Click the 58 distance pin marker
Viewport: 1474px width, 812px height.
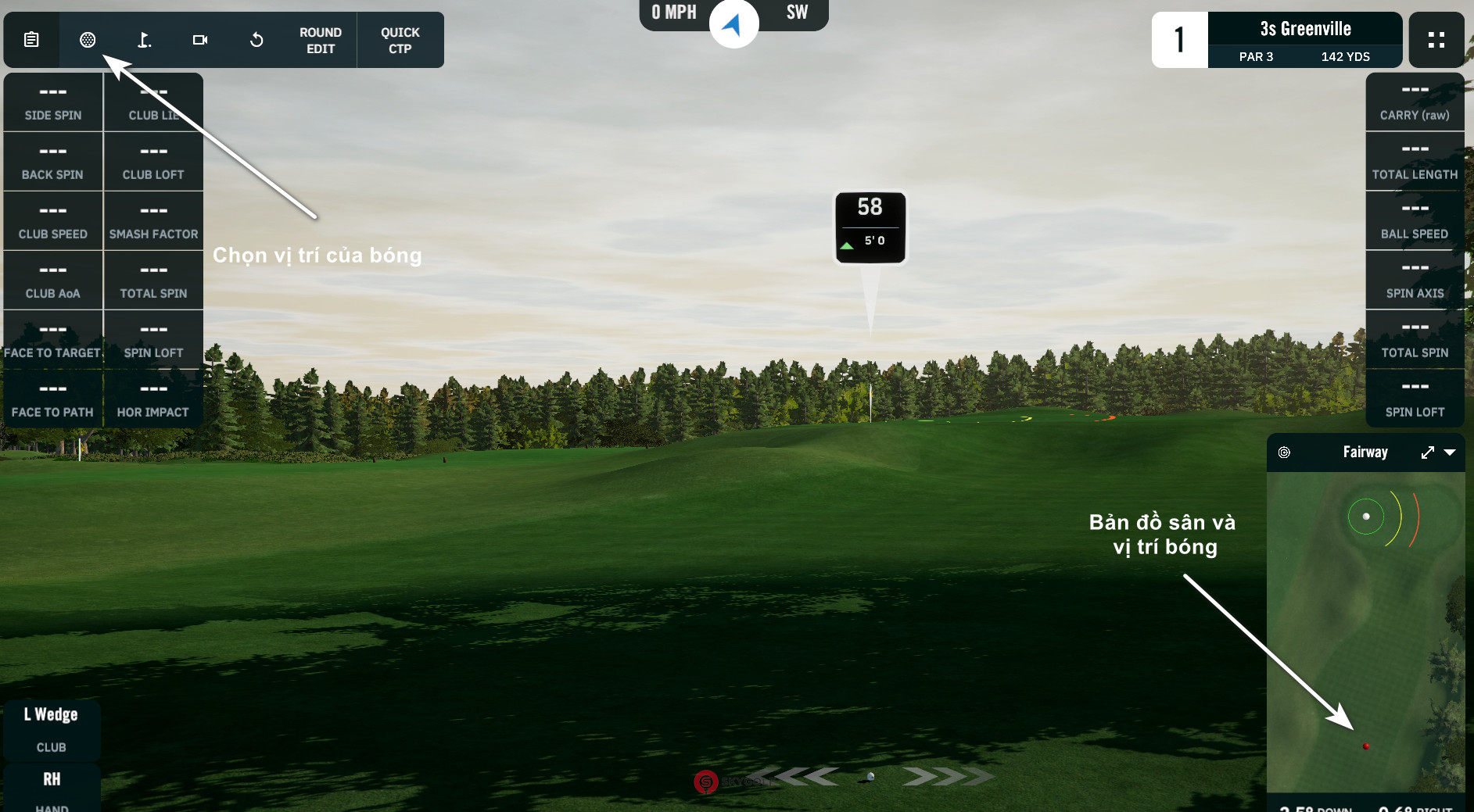tap(870, 227)
